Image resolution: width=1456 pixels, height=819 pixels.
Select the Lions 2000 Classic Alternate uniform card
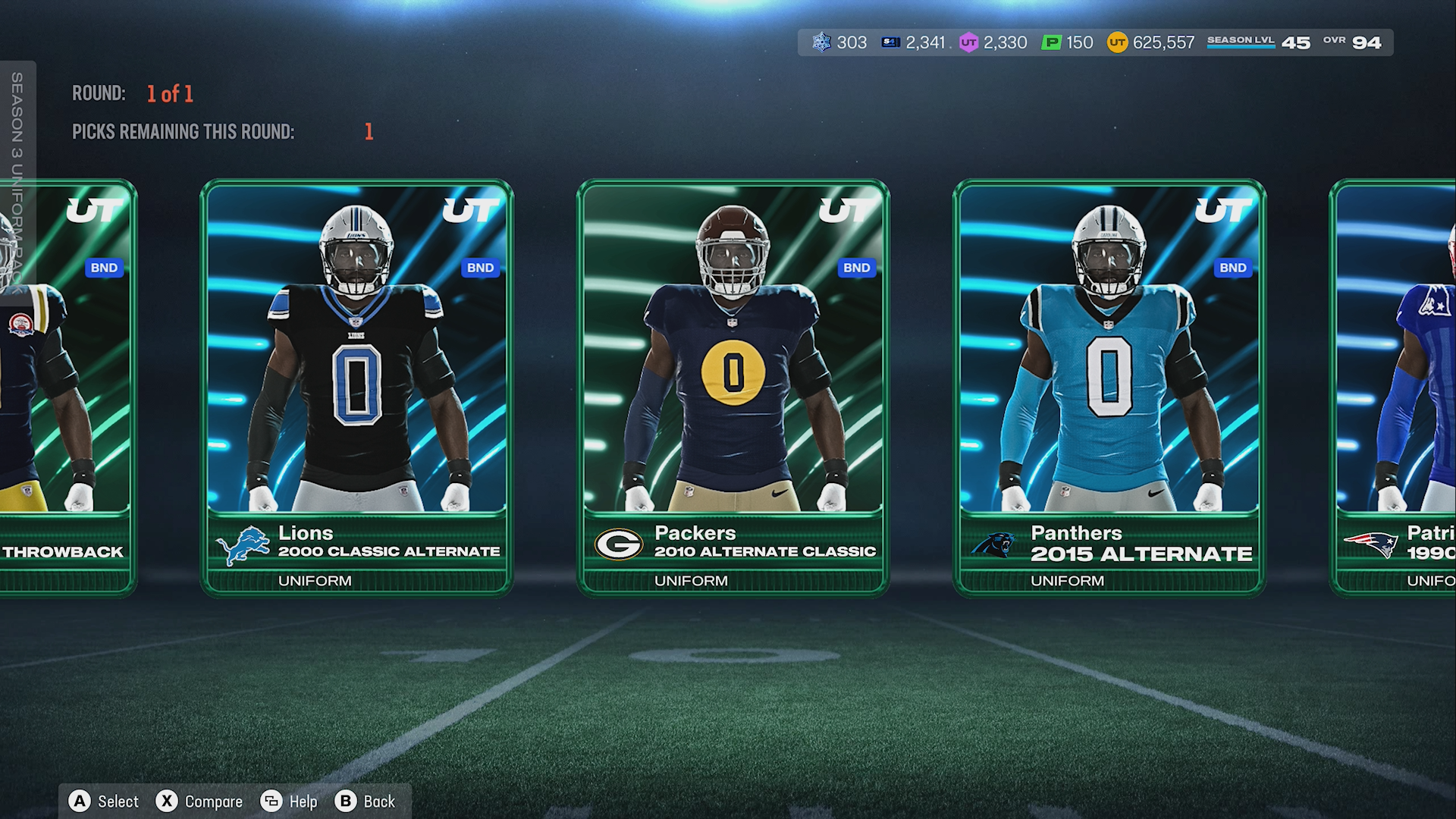(356, 387)
